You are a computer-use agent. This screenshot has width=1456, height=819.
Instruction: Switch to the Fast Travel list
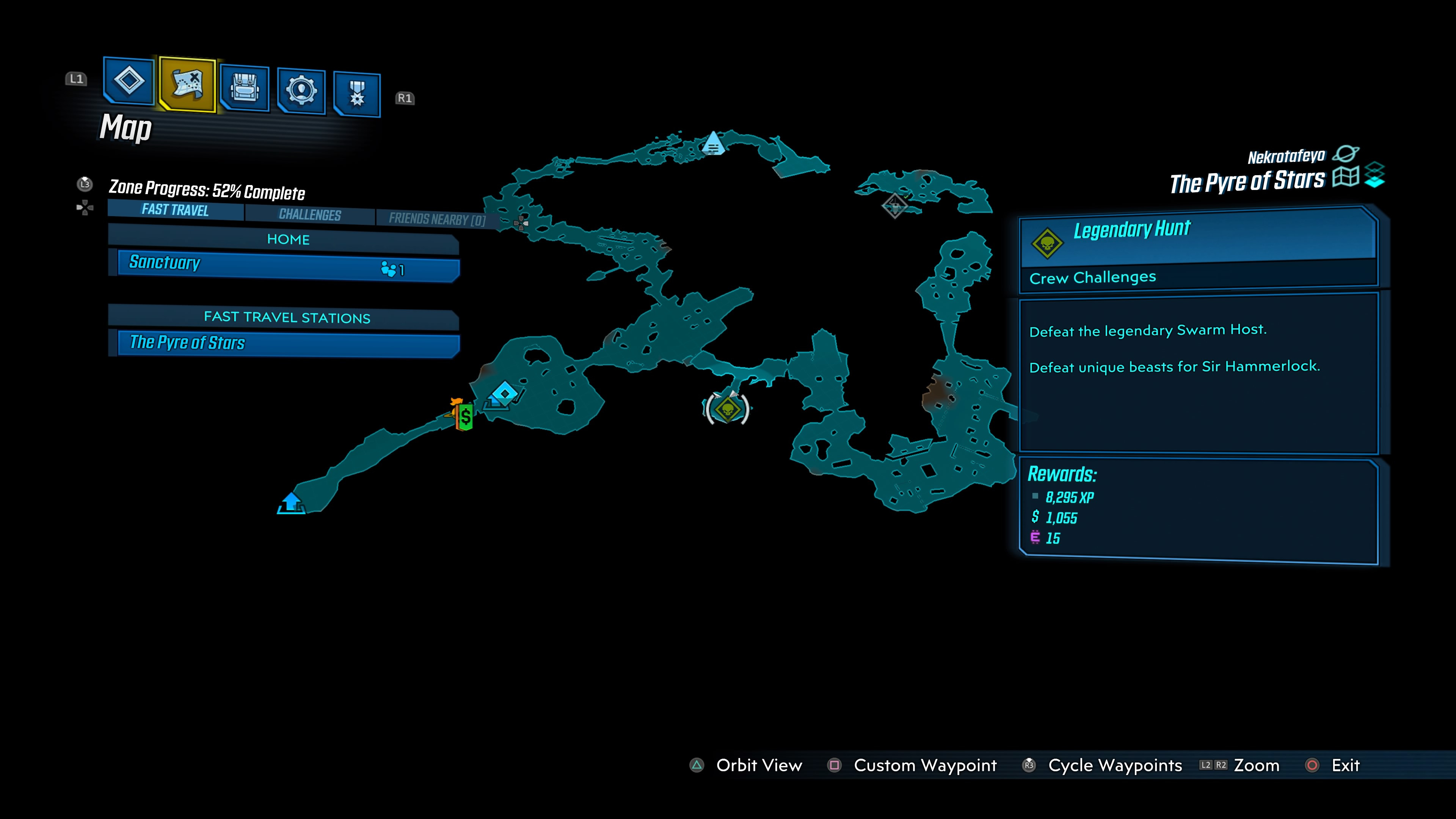coord(175,210)
